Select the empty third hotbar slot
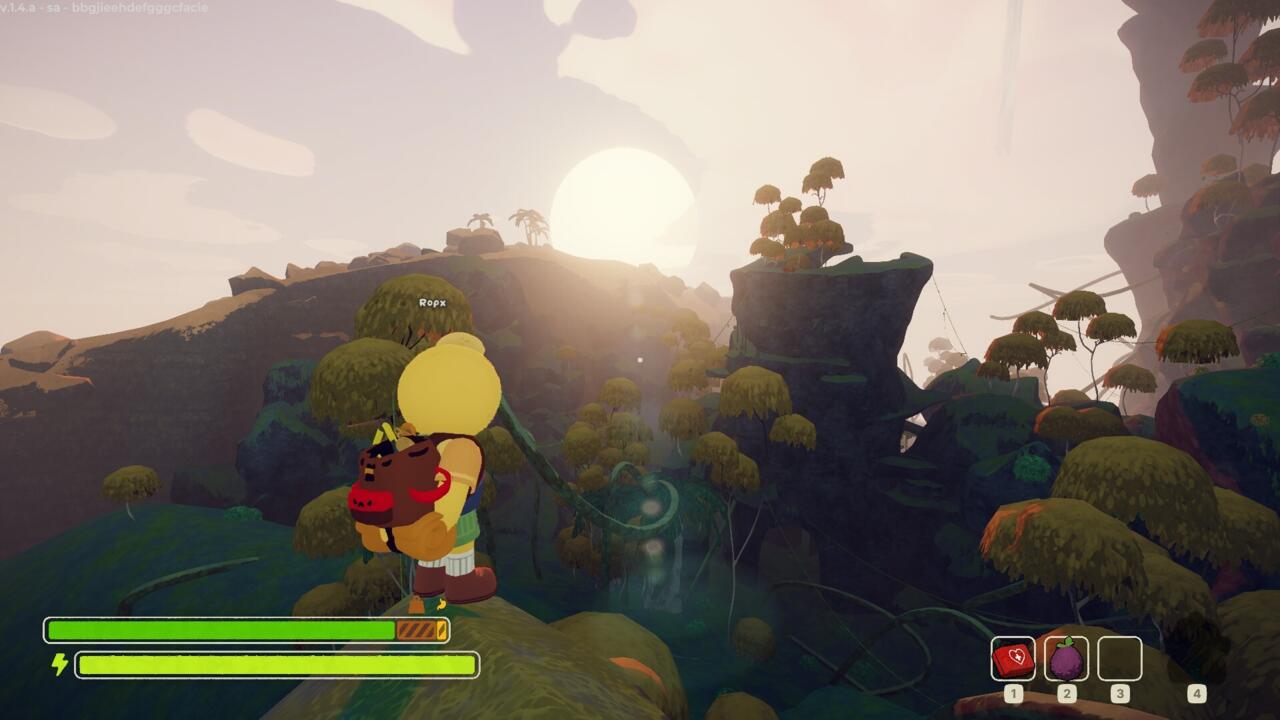 coord(1119,659)
